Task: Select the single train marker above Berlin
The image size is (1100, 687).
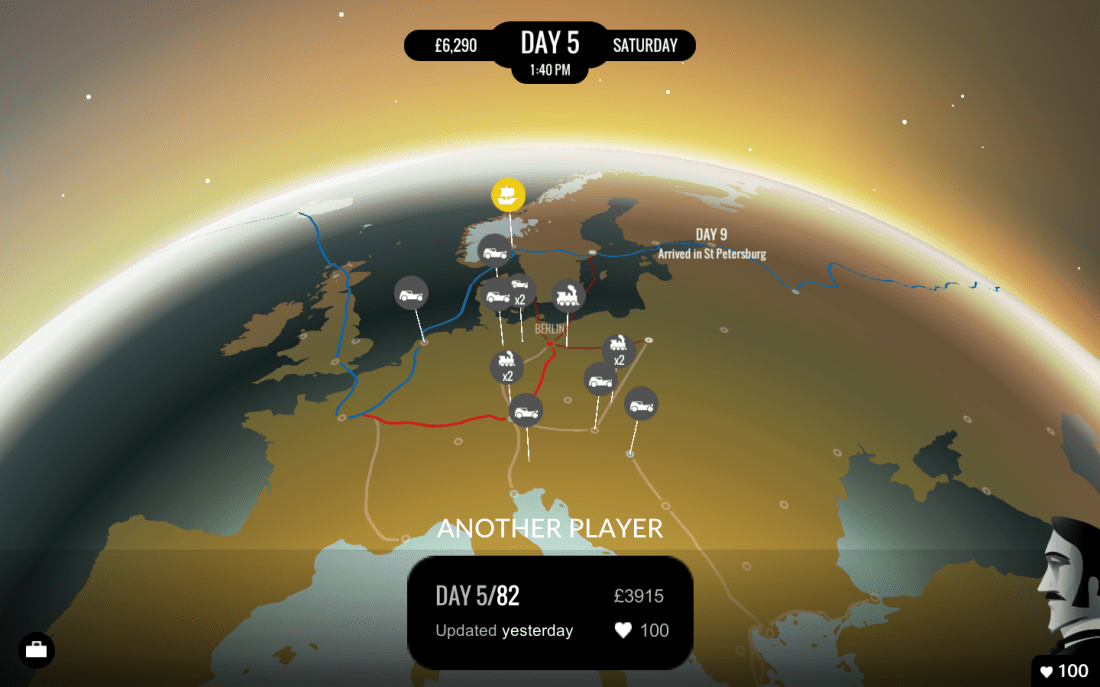Action: coord(568,296)
